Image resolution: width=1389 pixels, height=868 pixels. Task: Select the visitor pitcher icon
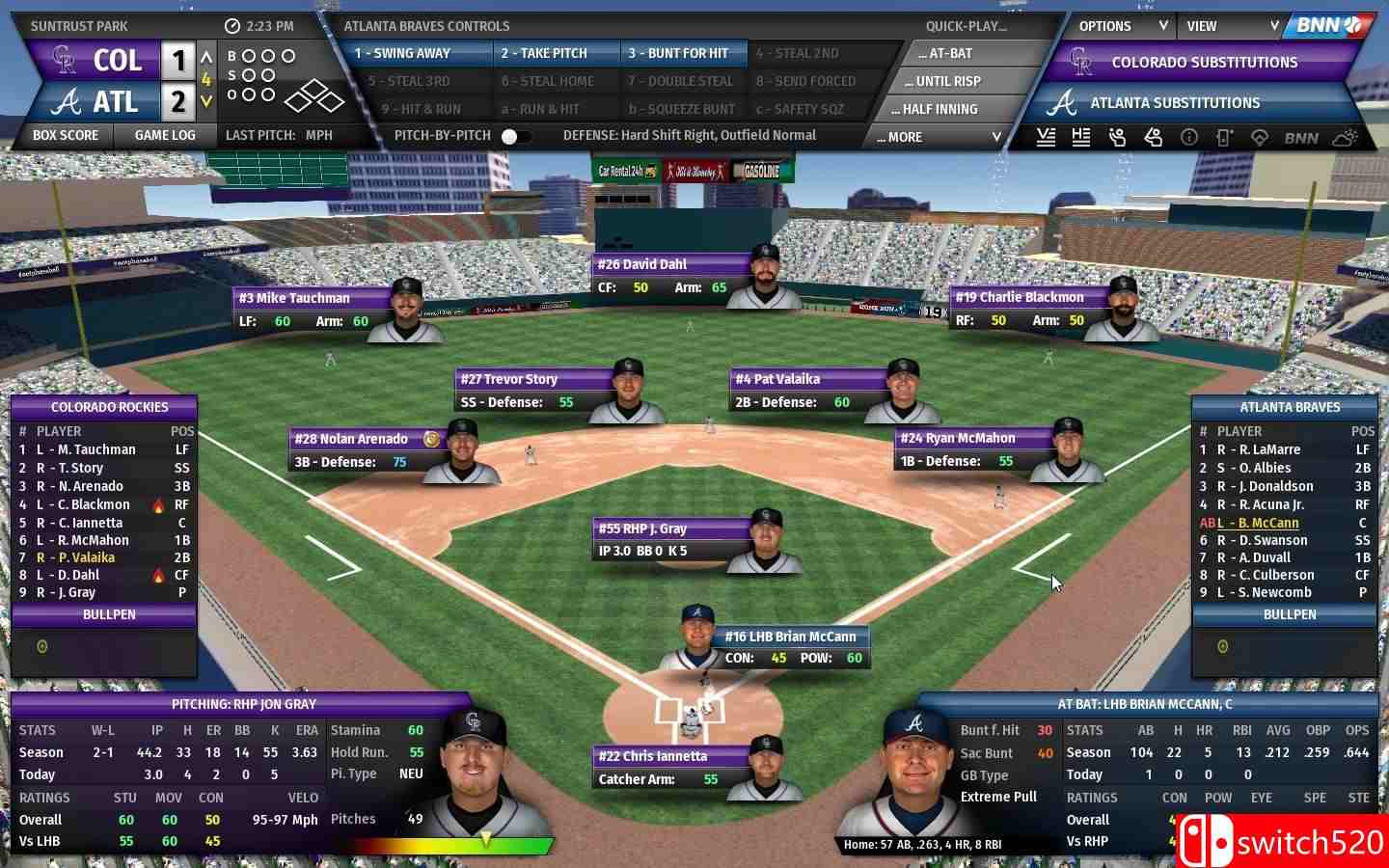[1117, 137]
